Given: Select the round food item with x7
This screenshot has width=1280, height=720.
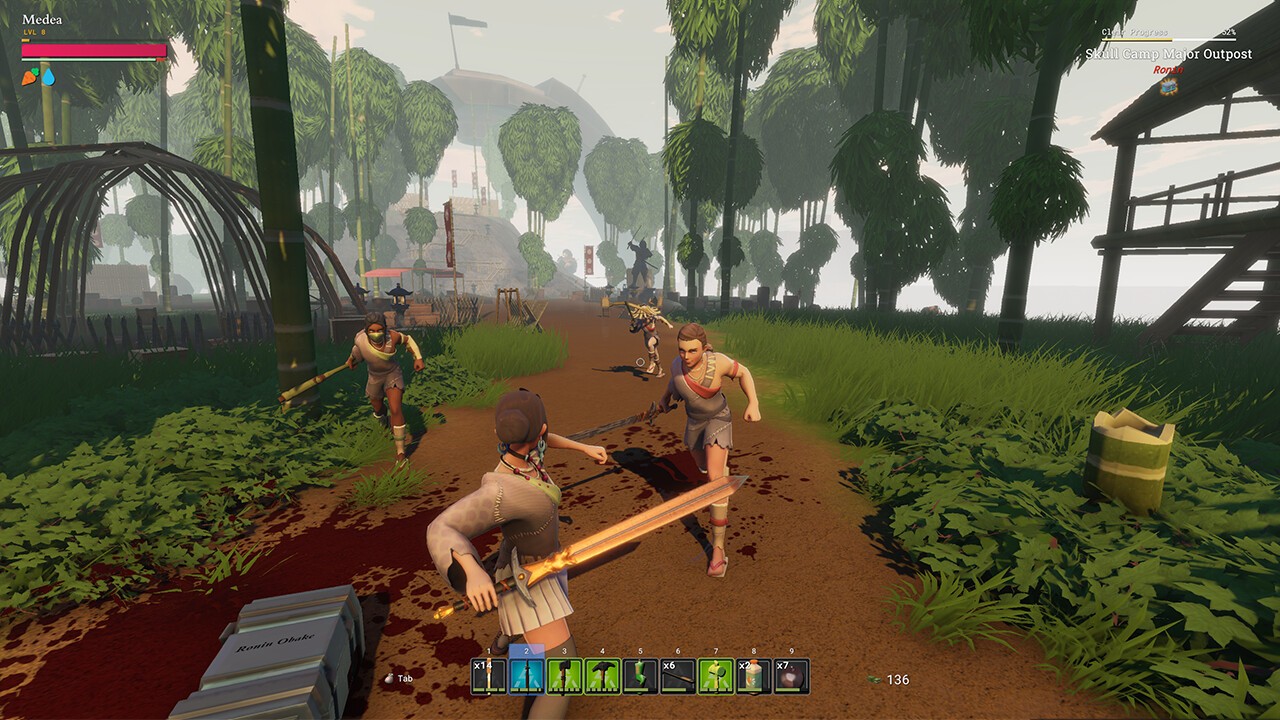Looking at the screenshot, I should tap(791, 677).
